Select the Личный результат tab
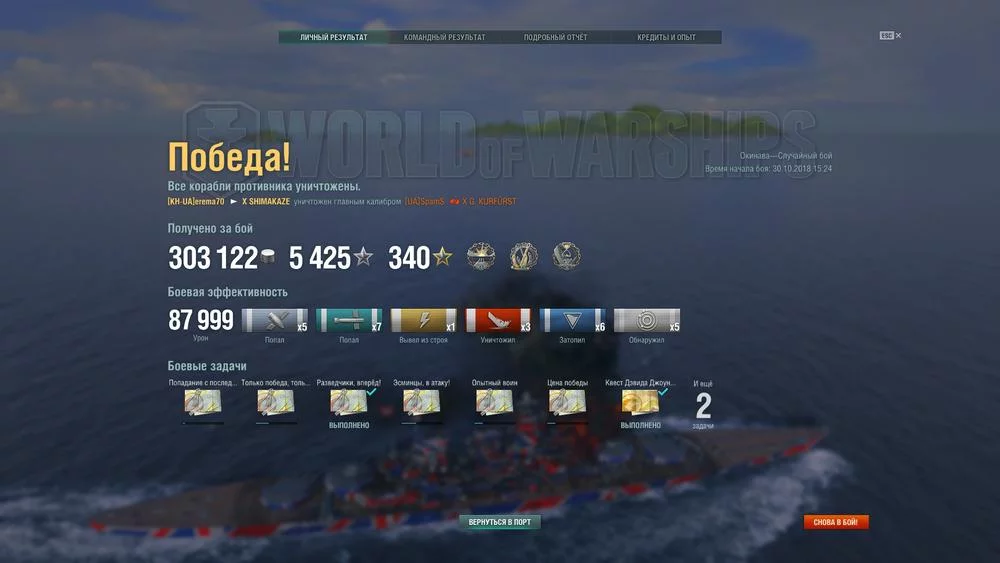 (x=334, y=38)
